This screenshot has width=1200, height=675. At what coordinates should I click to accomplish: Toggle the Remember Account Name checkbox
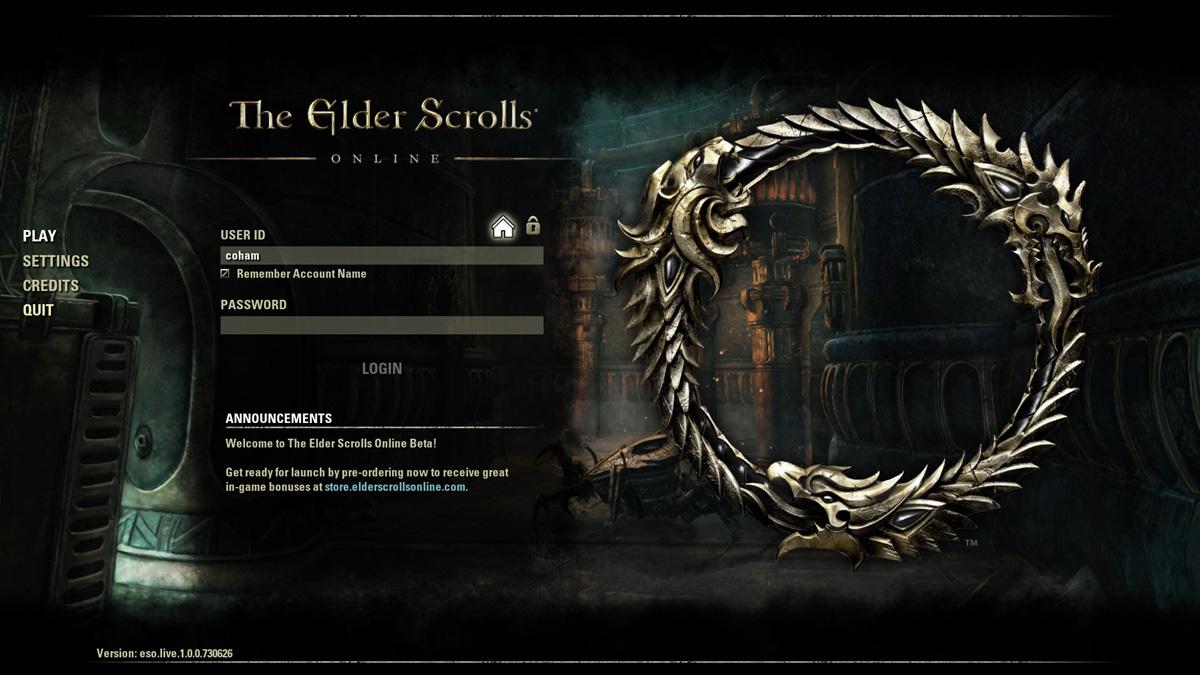tap(225, 274)
